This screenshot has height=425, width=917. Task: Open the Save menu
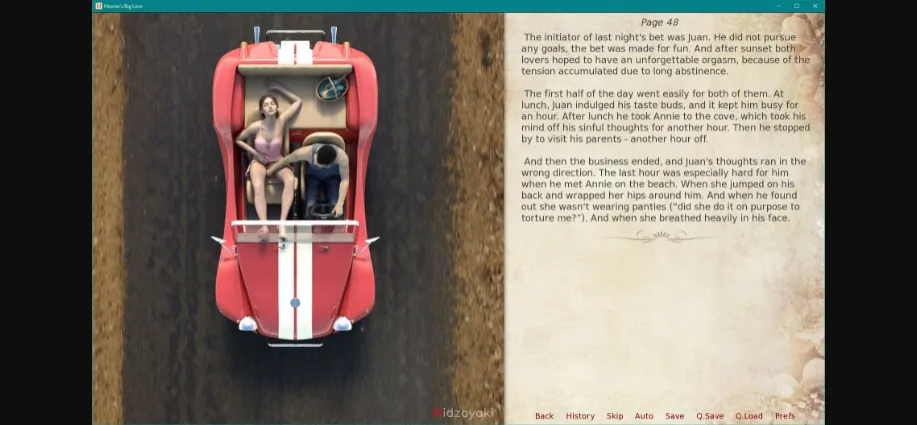pyautogui.click(x=675, y=416)
